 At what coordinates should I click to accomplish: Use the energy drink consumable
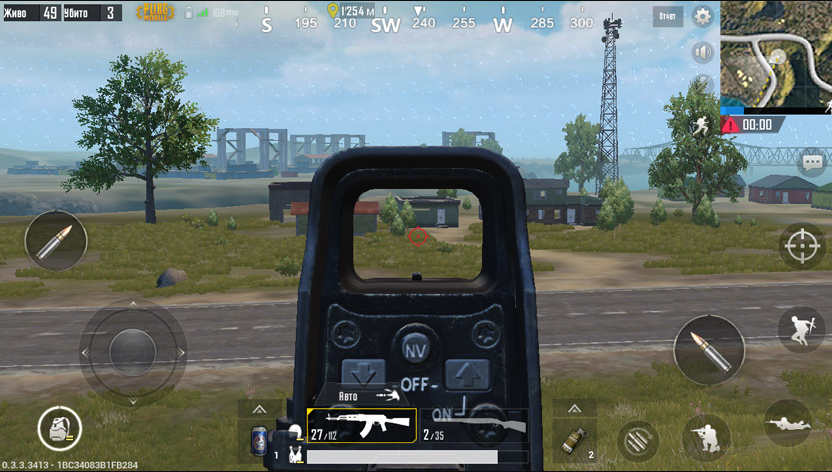(259, 439)
